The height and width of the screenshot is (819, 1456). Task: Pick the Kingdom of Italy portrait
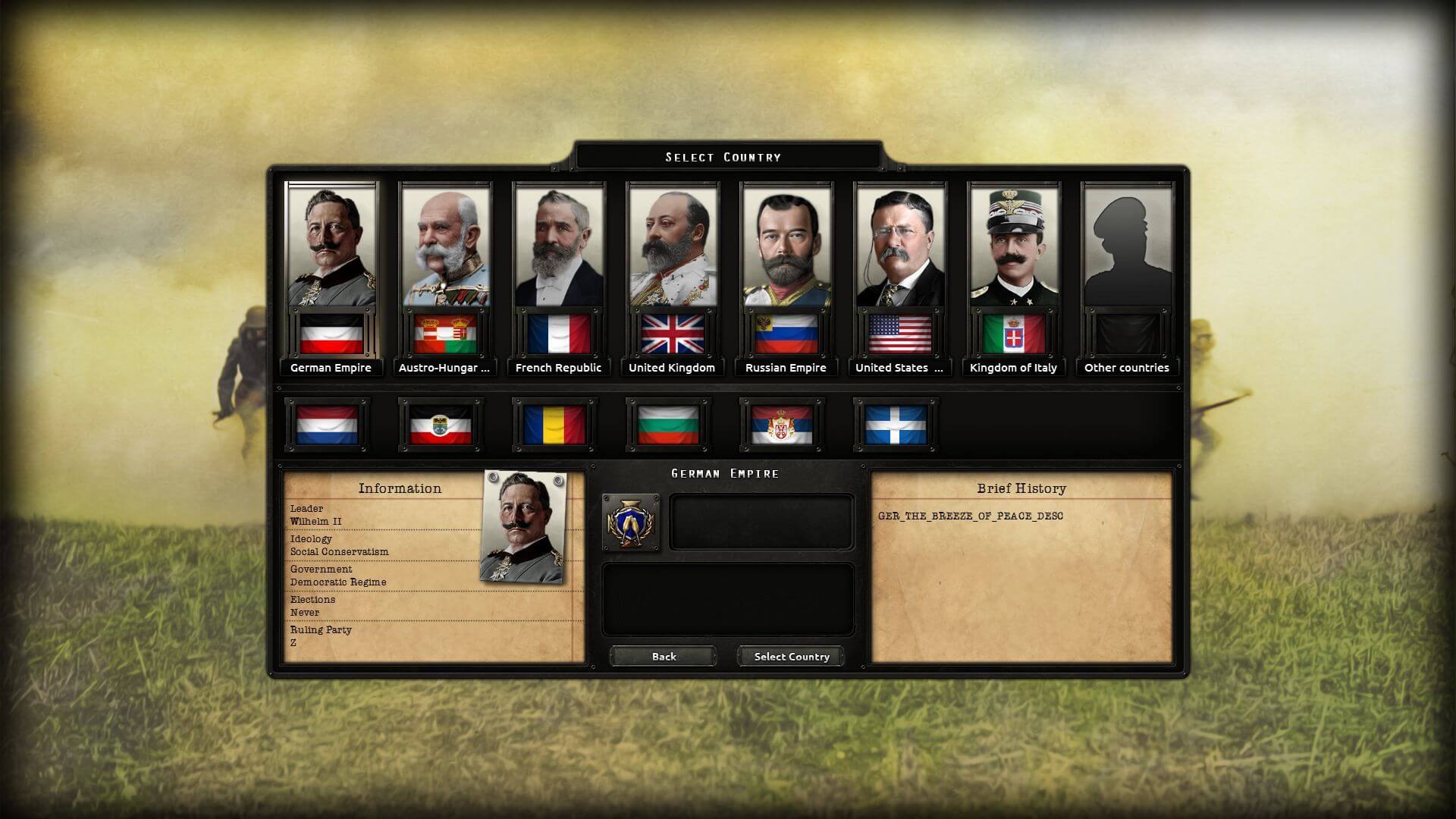click(1014, 246)
